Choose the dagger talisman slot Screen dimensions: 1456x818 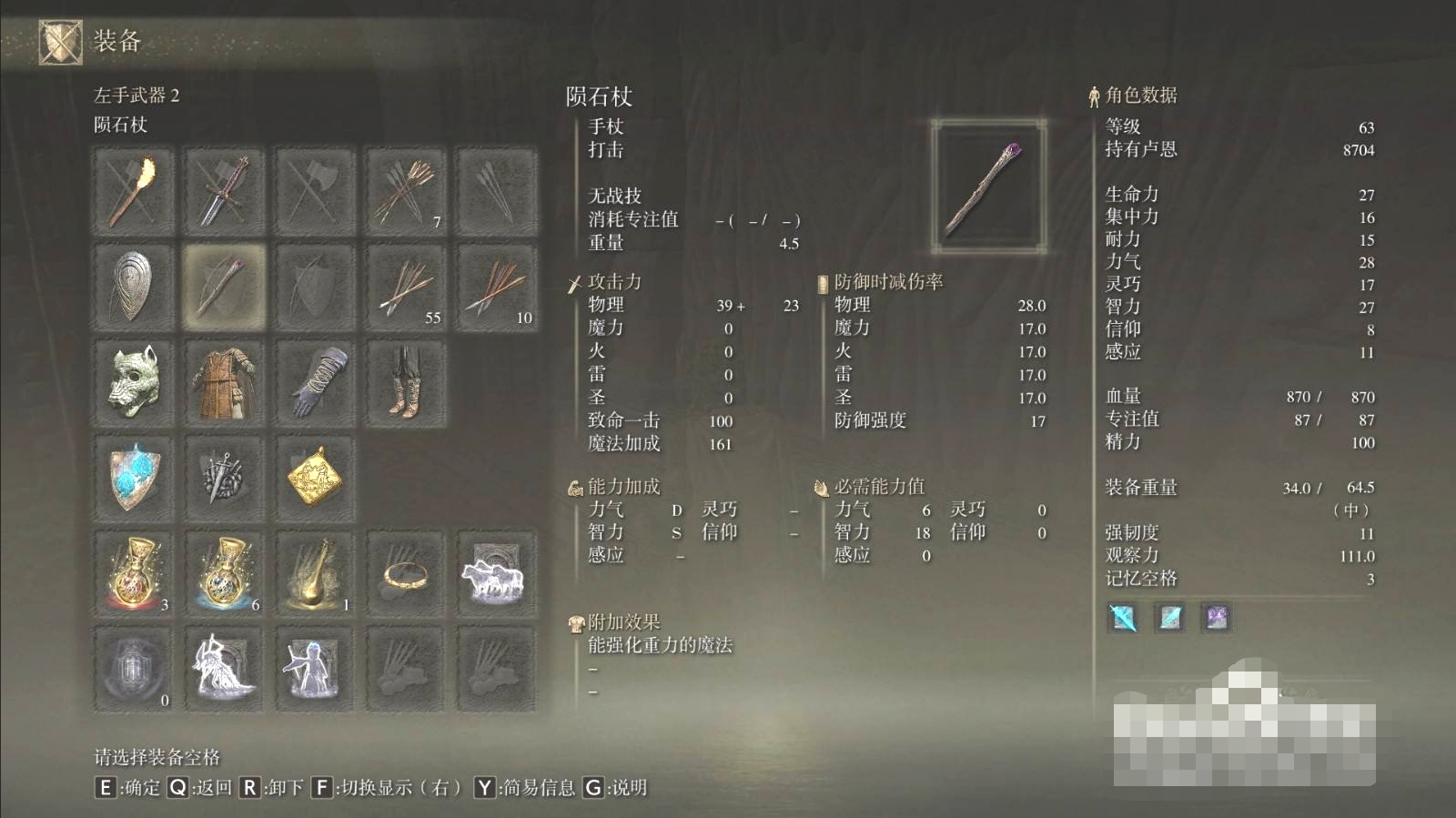(x=224, y=478)
